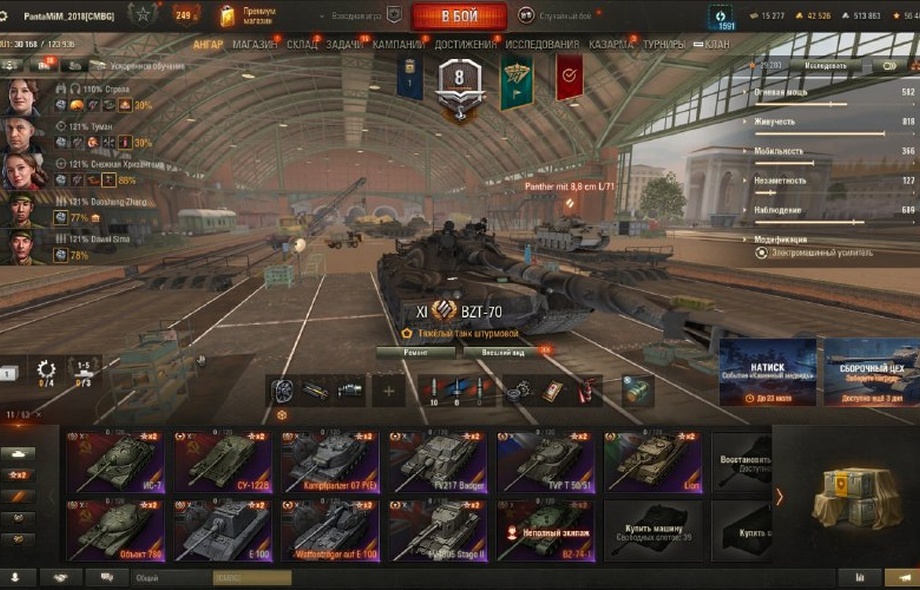
Task: Click the Ремонт button
Action: (415, 352)
